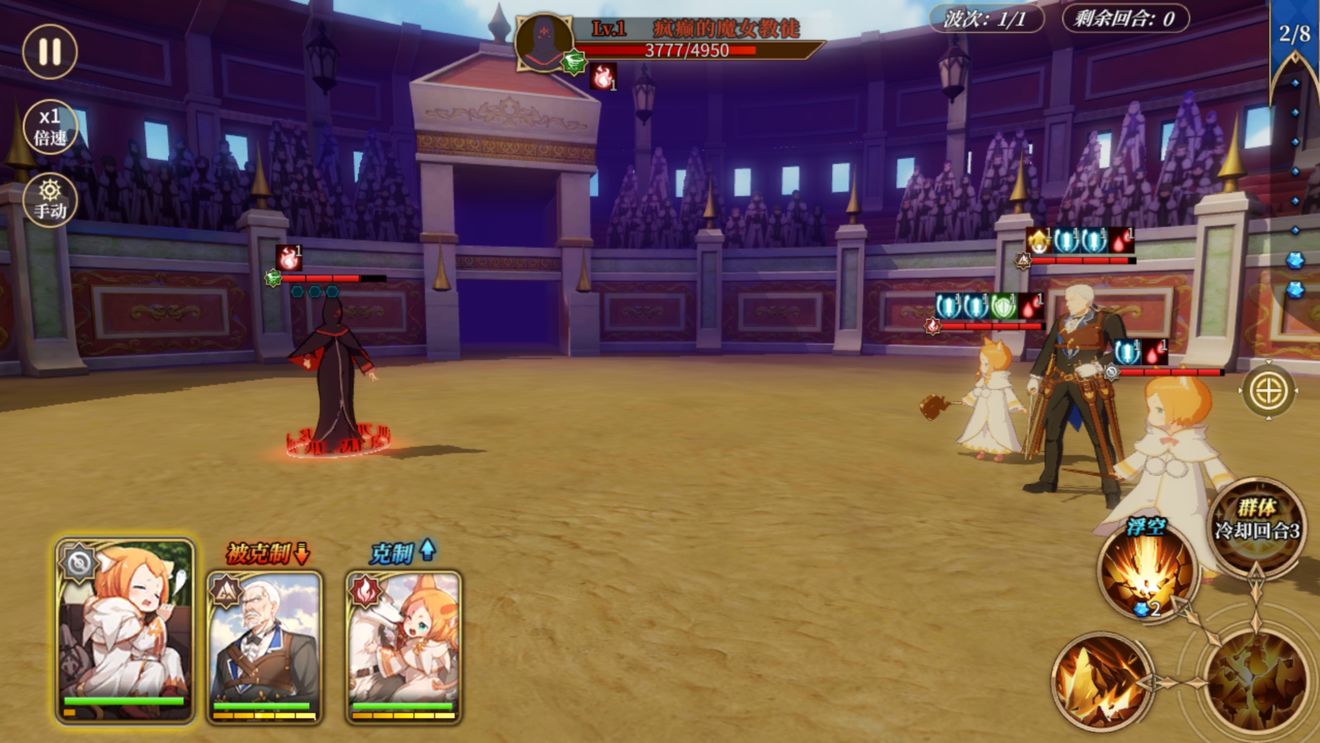Image resolution: width=1320 pixels, height=743 pixels.
Task: Use the basic rock-smash attack skill
Action: click(1101, 681)
